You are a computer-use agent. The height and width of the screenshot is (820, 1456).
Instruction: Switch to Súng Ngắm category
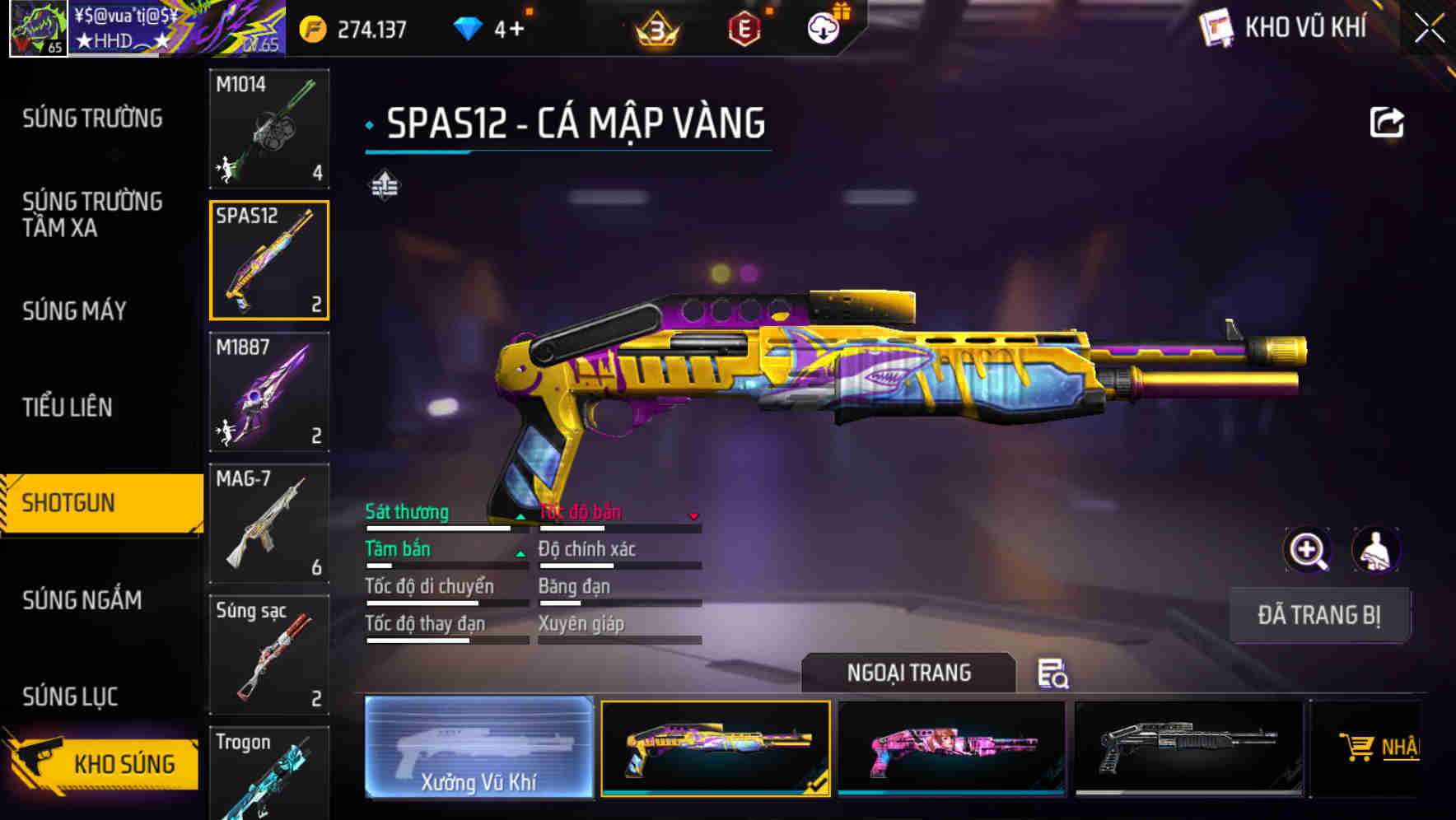click(82, 600)
